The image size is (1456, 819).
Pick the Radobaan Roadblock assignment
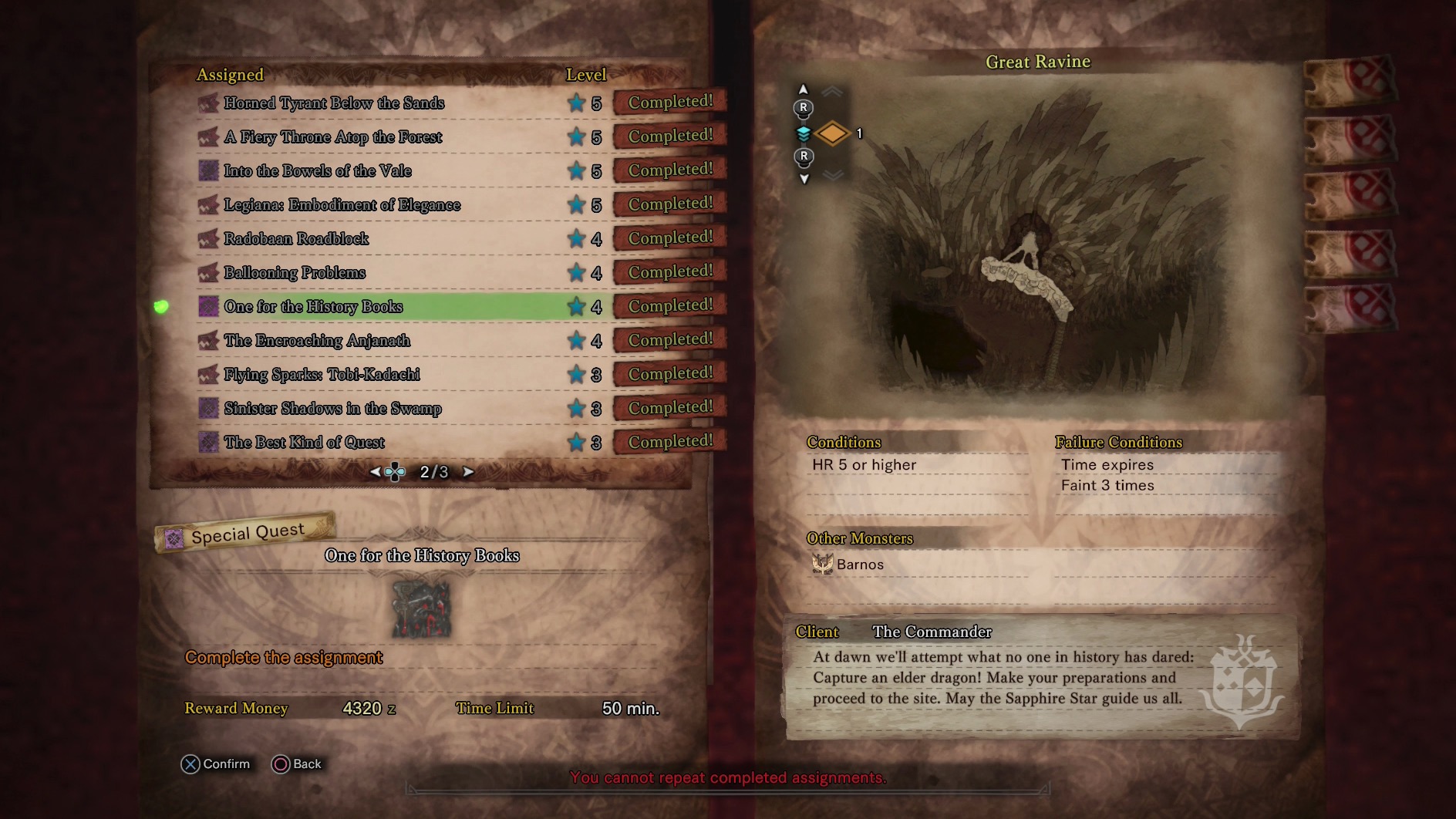296,238
